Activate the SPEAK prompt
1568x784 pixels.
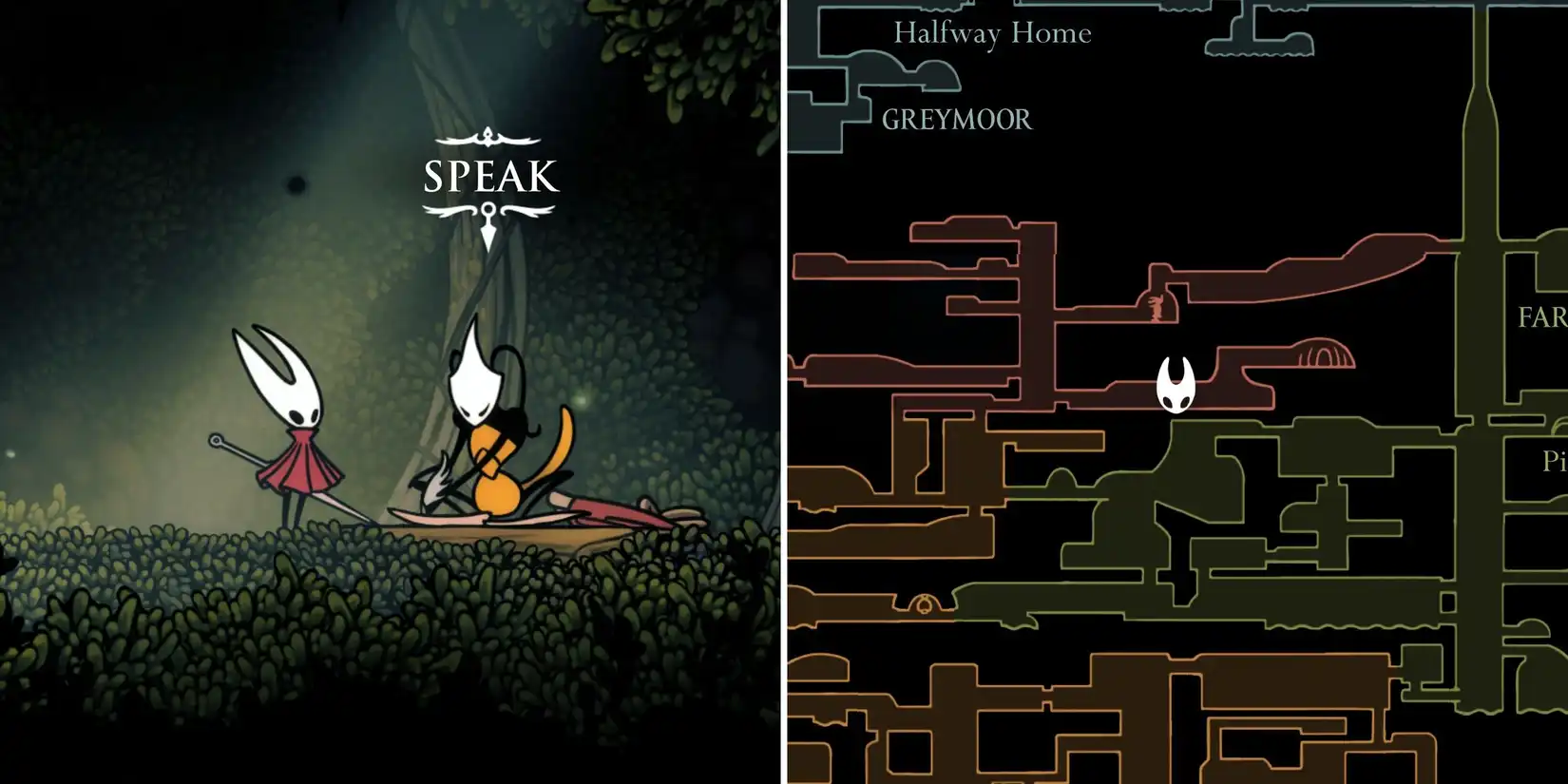(x=489, y=176)
